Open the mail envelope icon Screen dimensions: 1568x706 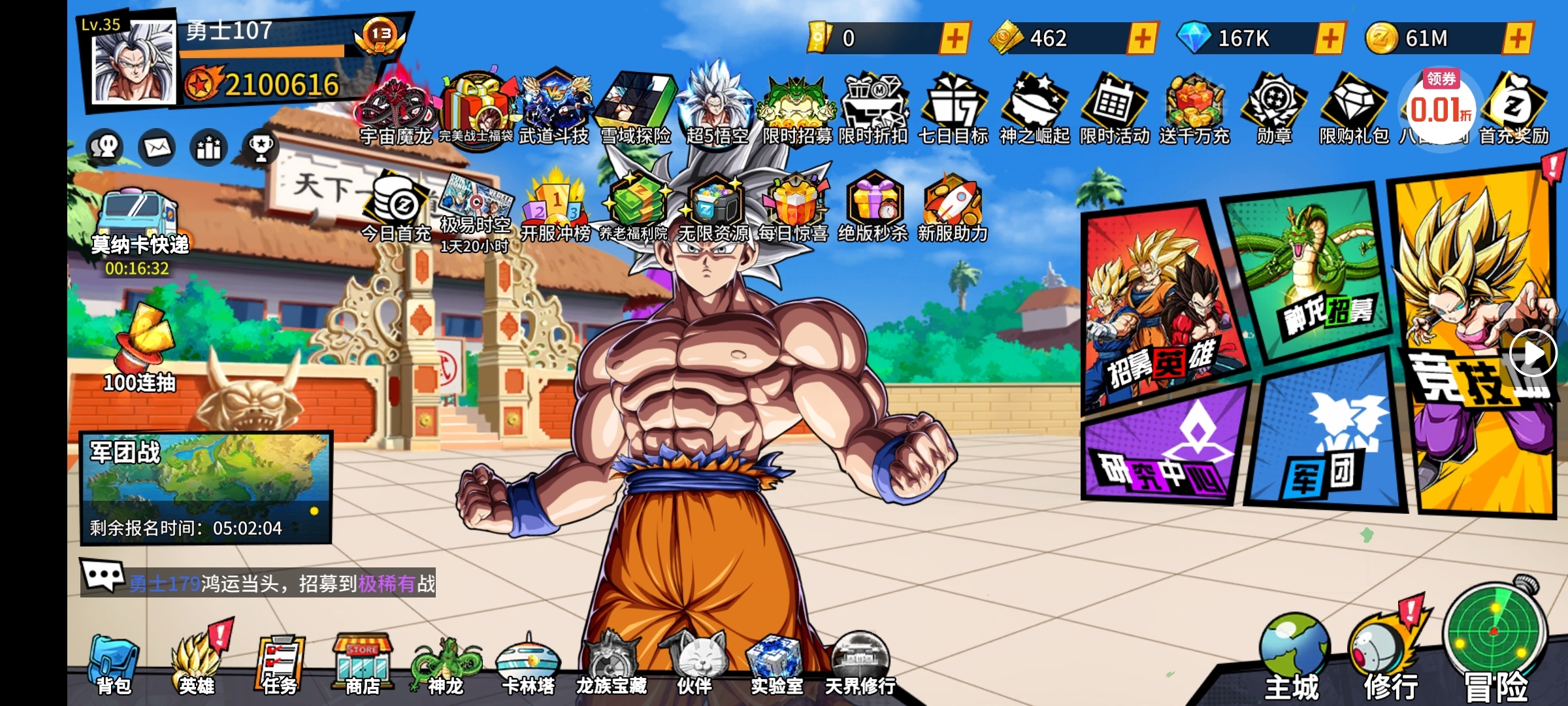click(156, 147)
